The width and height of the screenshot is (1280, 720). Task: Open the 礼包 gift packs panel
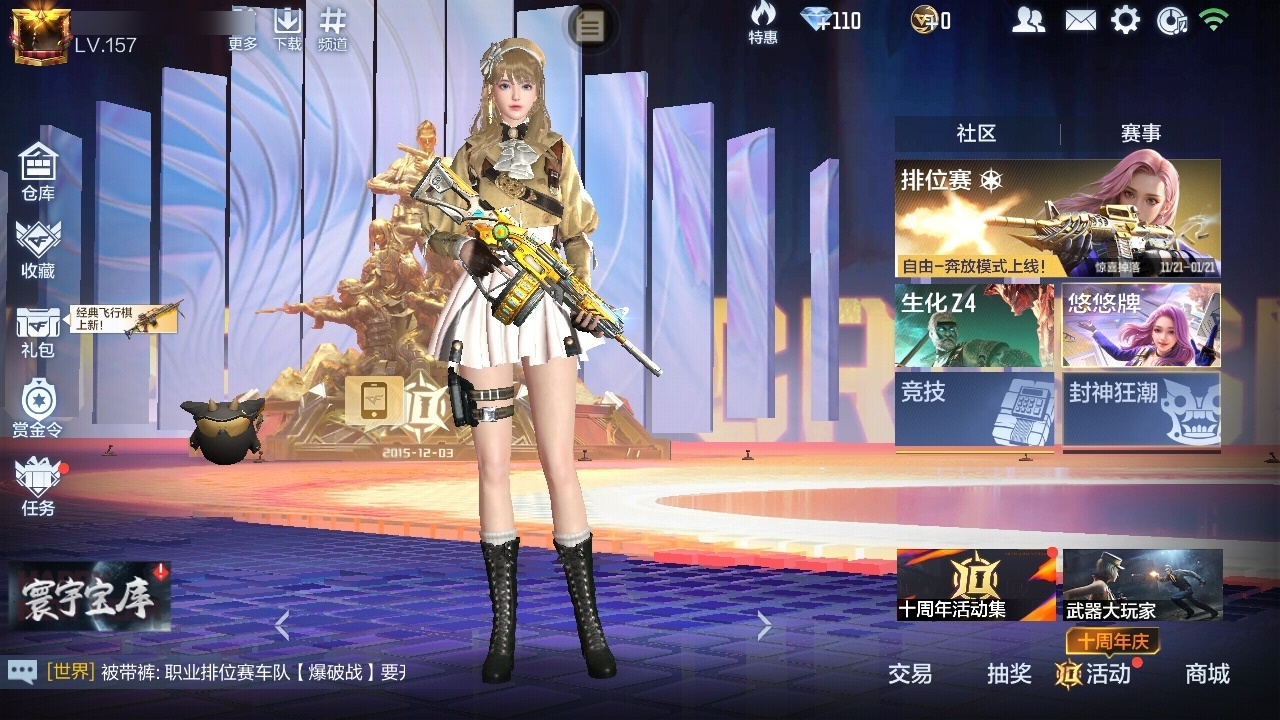point(37,330)
